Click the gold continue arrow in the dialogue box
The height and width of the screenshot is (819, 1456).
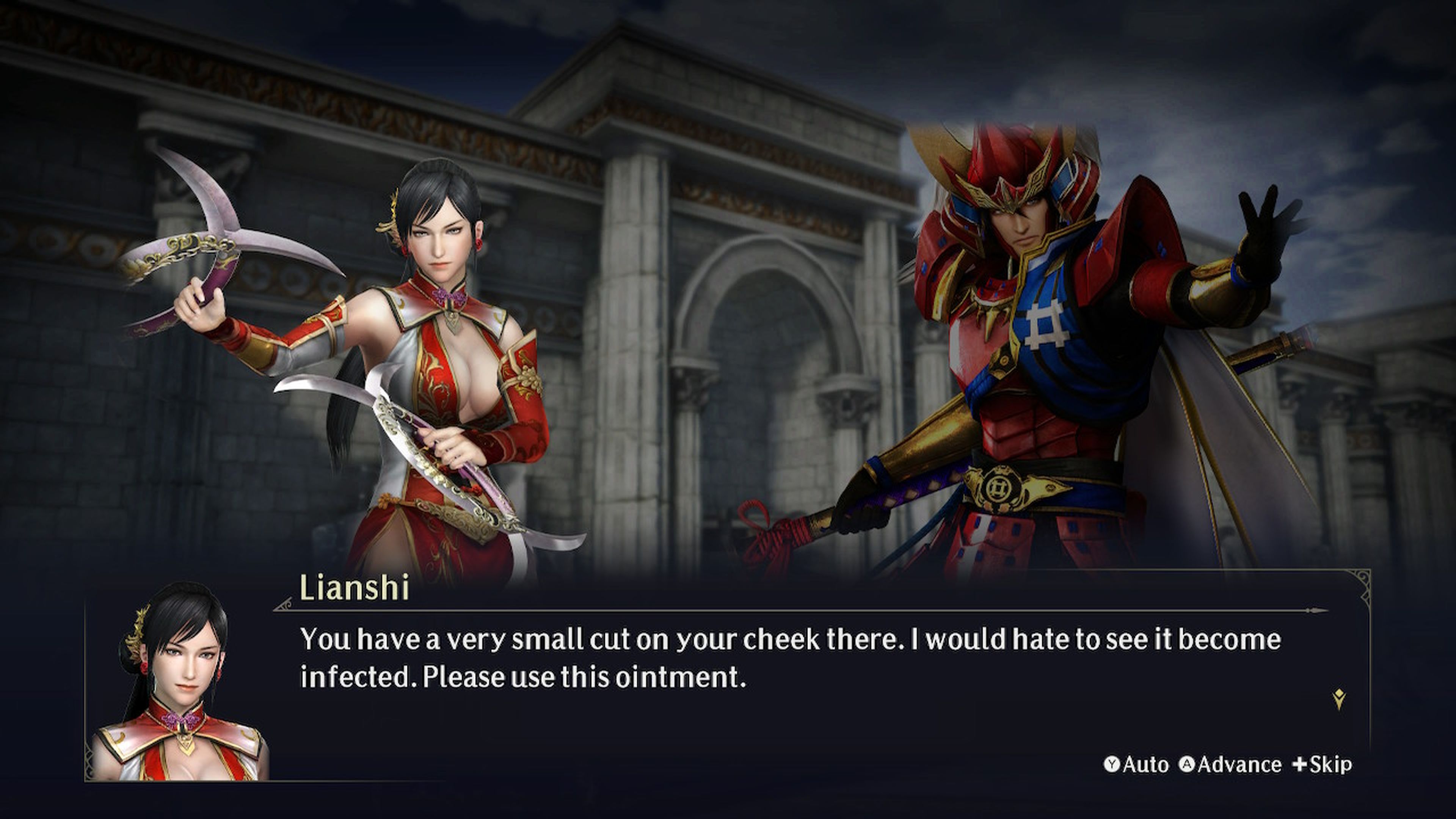(1339, 699)
